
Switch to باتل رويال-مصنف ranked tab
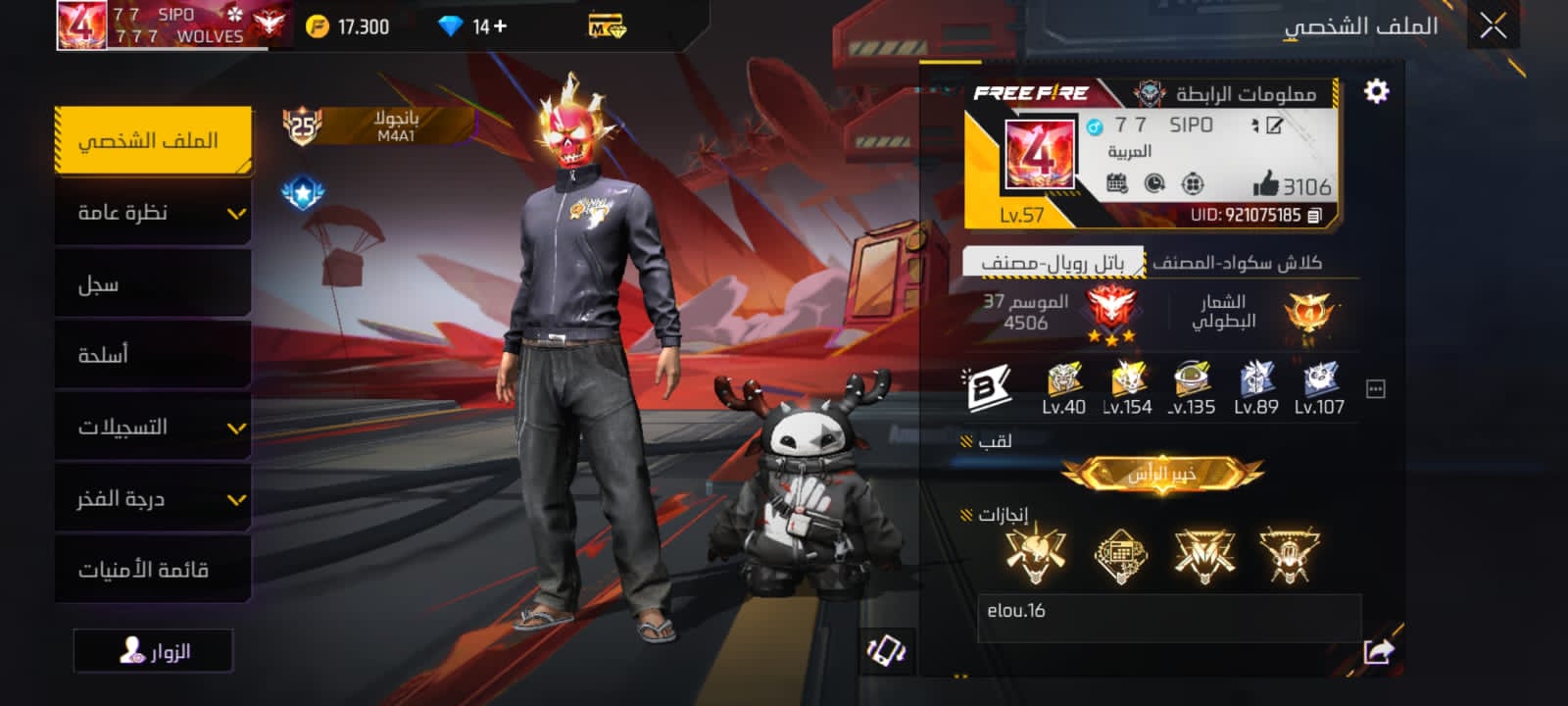pos(1053,263)
